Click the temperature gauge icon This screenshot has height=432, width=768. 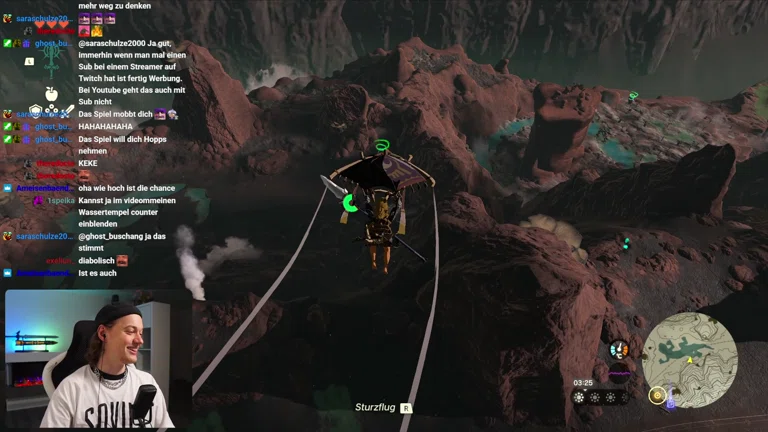coord(619,349)
